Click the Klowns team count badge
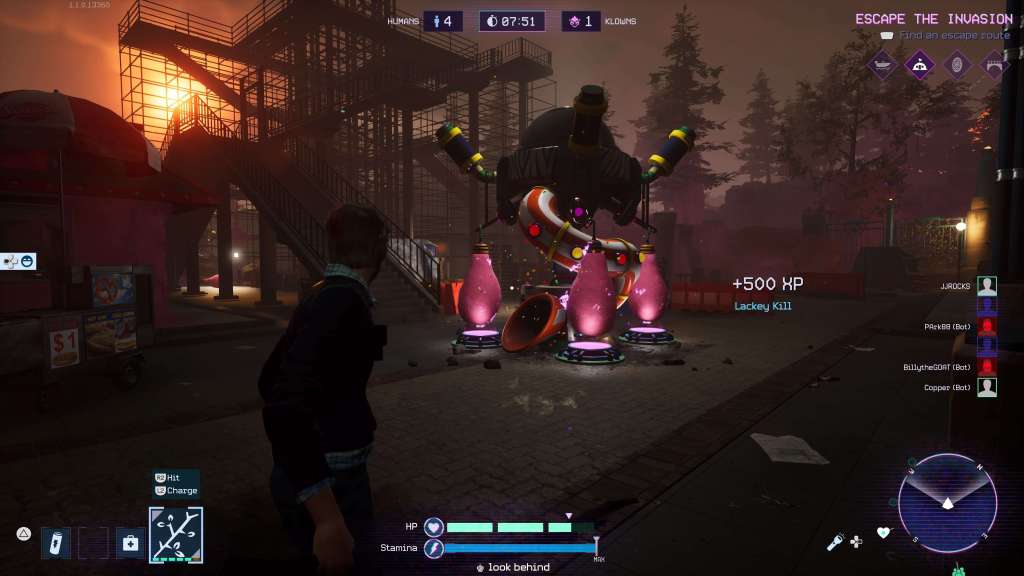This screenshot has width=1024, height=576. coord(581,21)
